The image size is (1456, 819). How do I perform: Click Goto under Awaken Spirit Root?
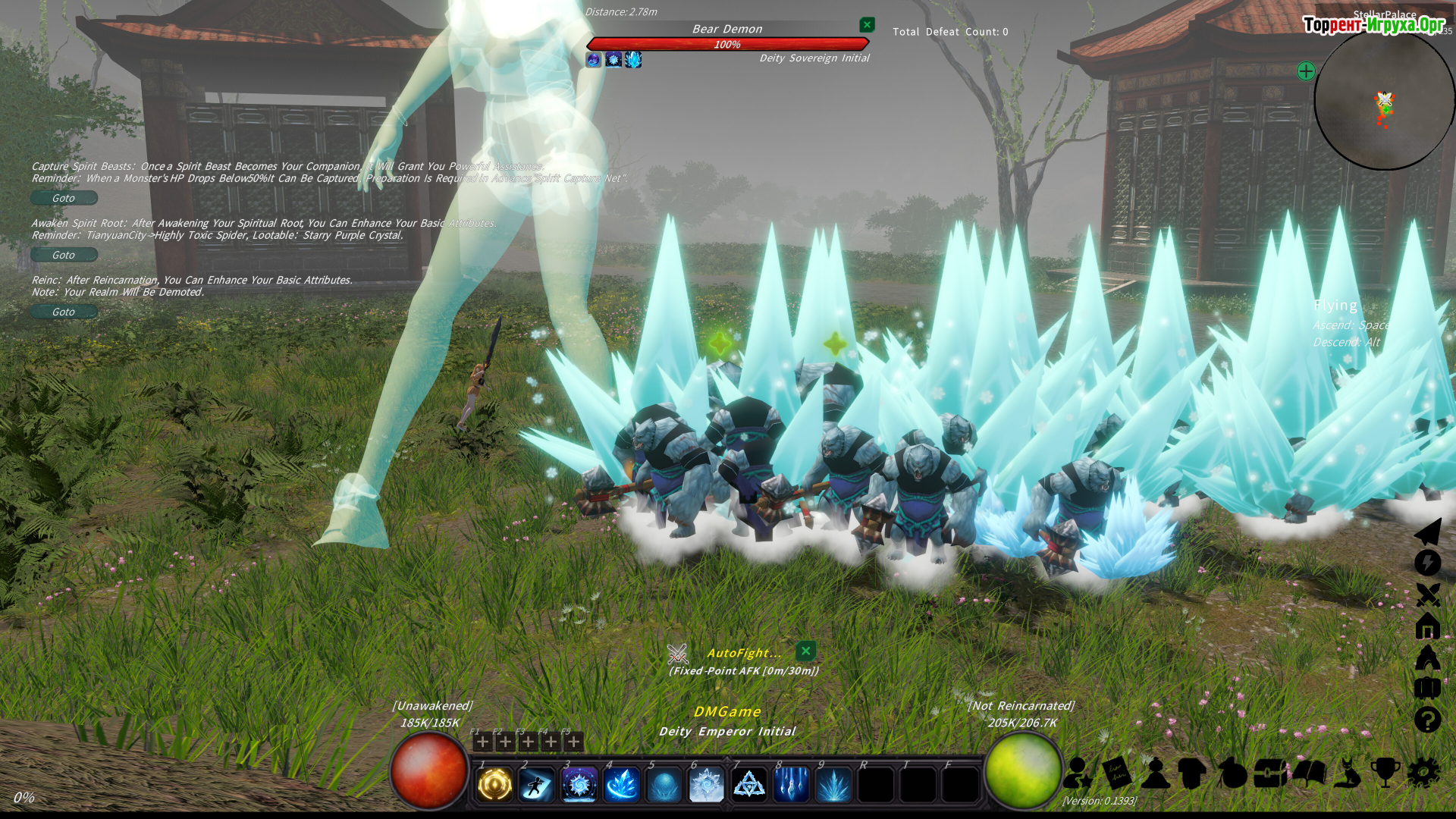(x=64, y=255)
